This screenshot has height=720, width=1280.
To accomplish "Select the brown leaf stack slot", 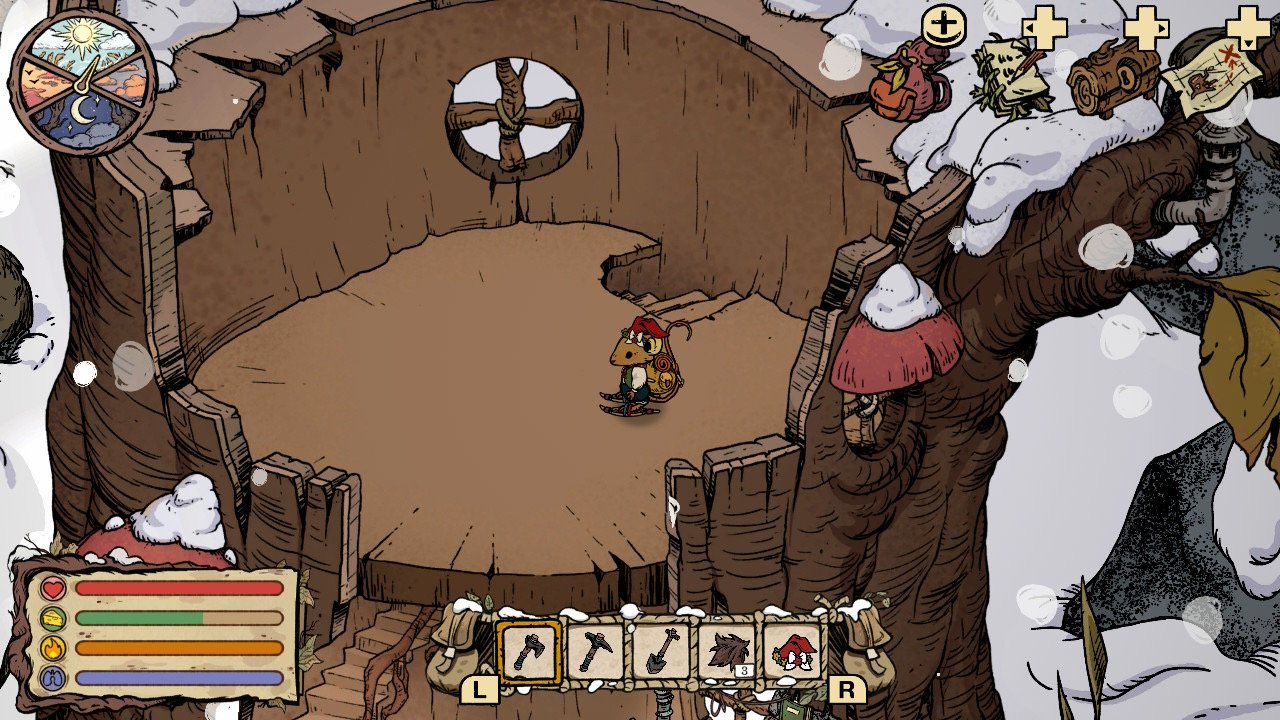I will pyautogui.click(x=727, y=652).
